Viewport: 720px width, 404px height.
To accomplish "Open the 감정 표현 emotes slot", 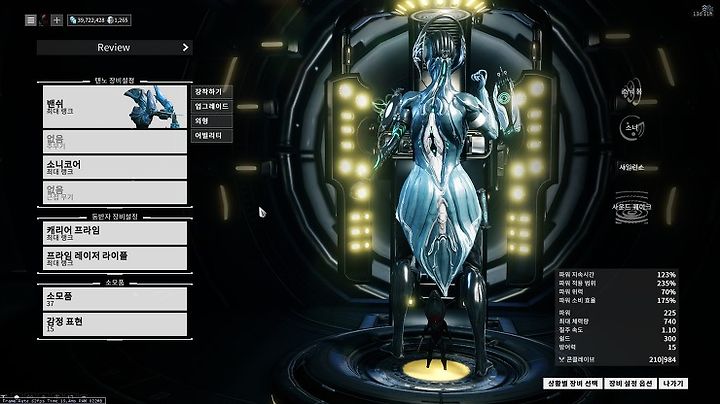I will coord(114,324).
